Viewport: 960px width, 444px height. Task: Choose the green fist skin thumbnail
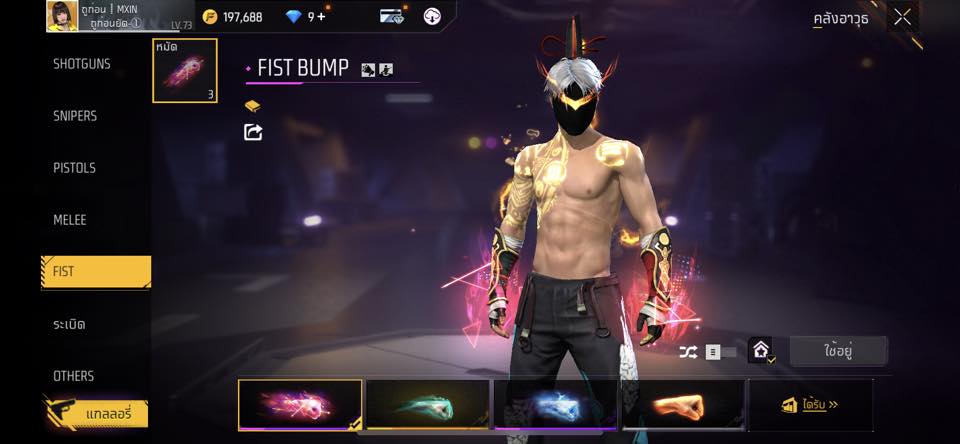428,405
